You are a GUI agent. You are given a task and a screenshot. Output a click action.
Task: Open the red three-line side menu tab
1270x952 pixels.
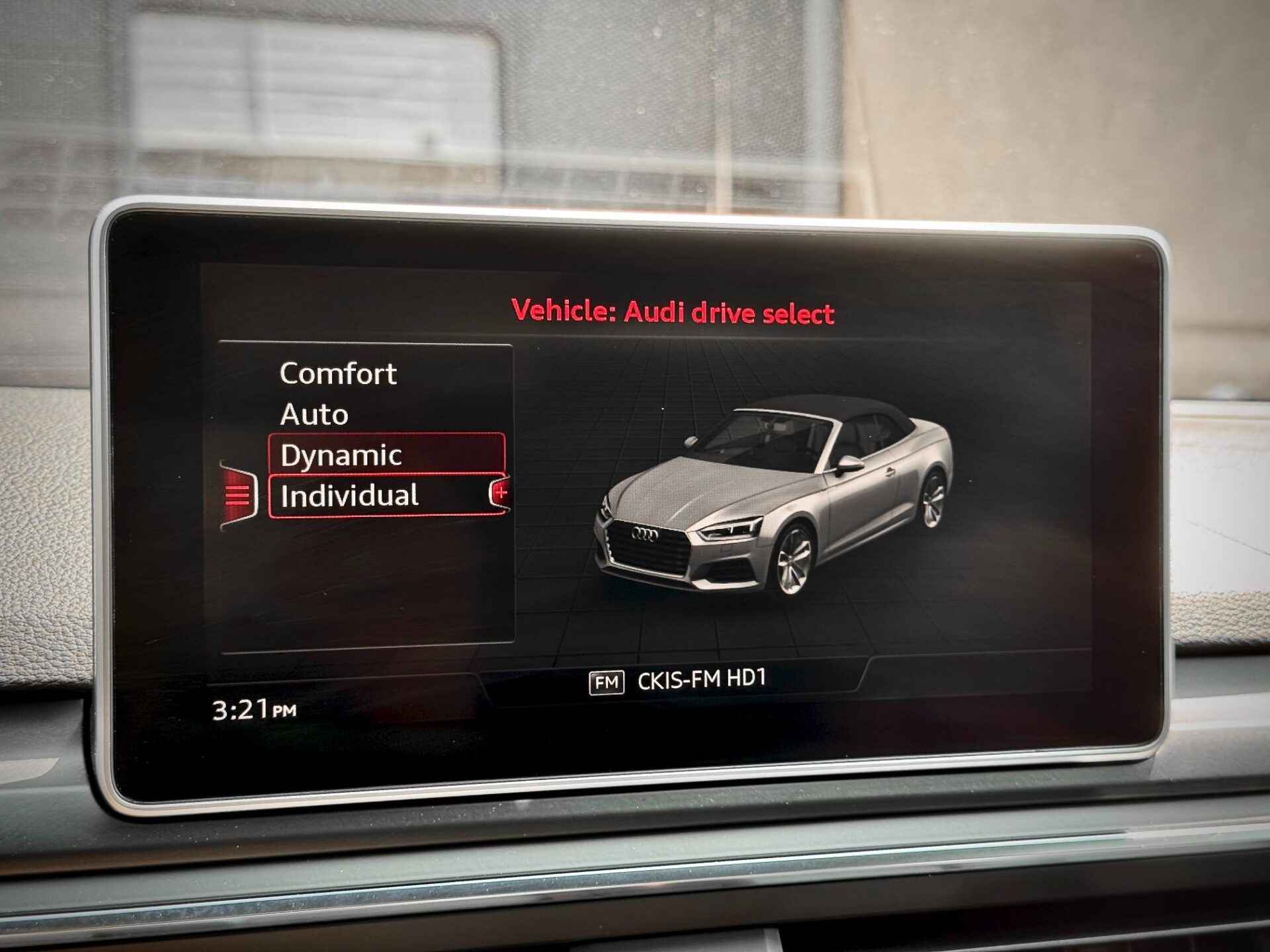(x=238, y=495)
